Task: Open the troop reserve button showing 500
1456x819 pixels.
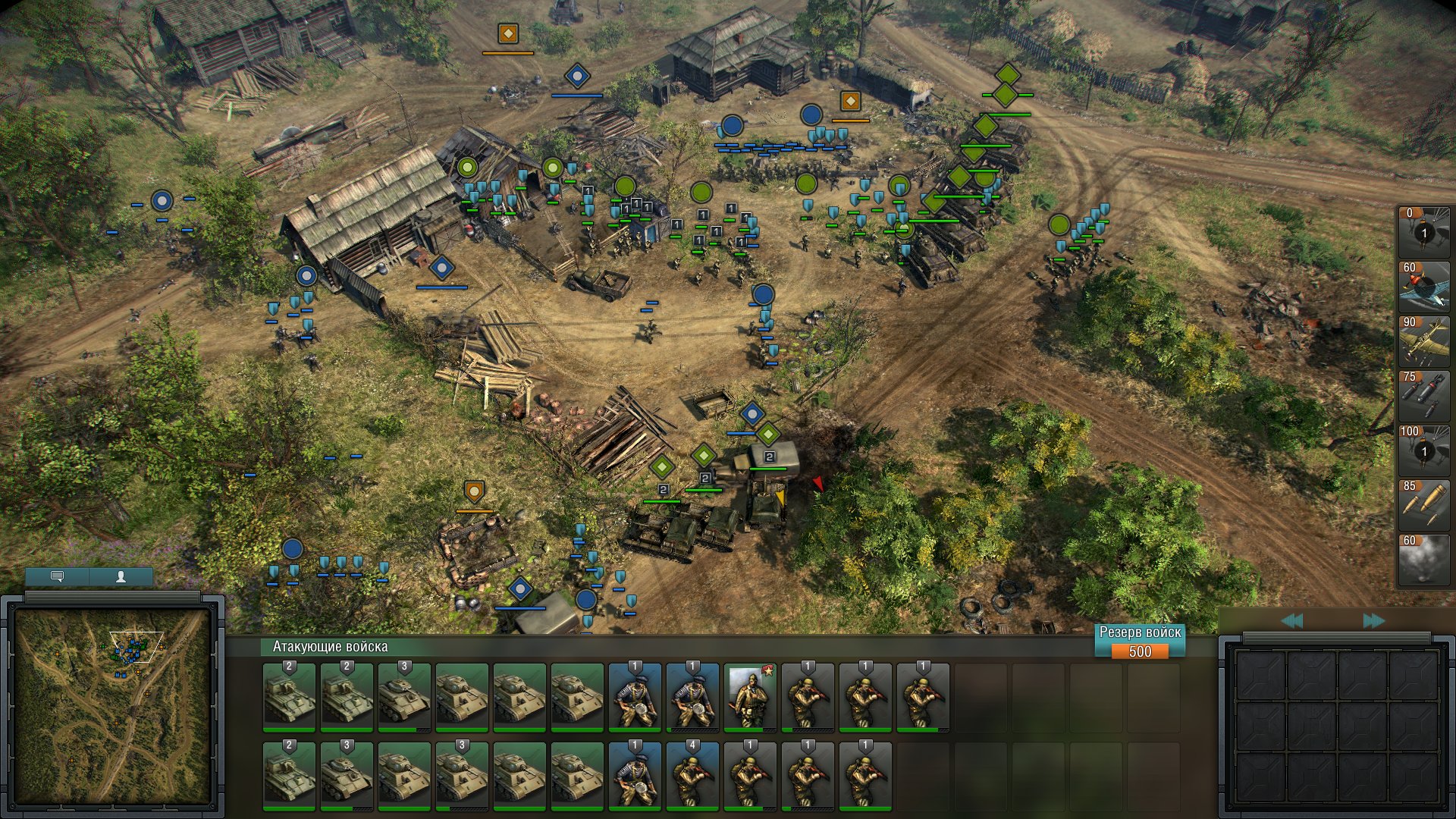Action: pos(1139,642)
